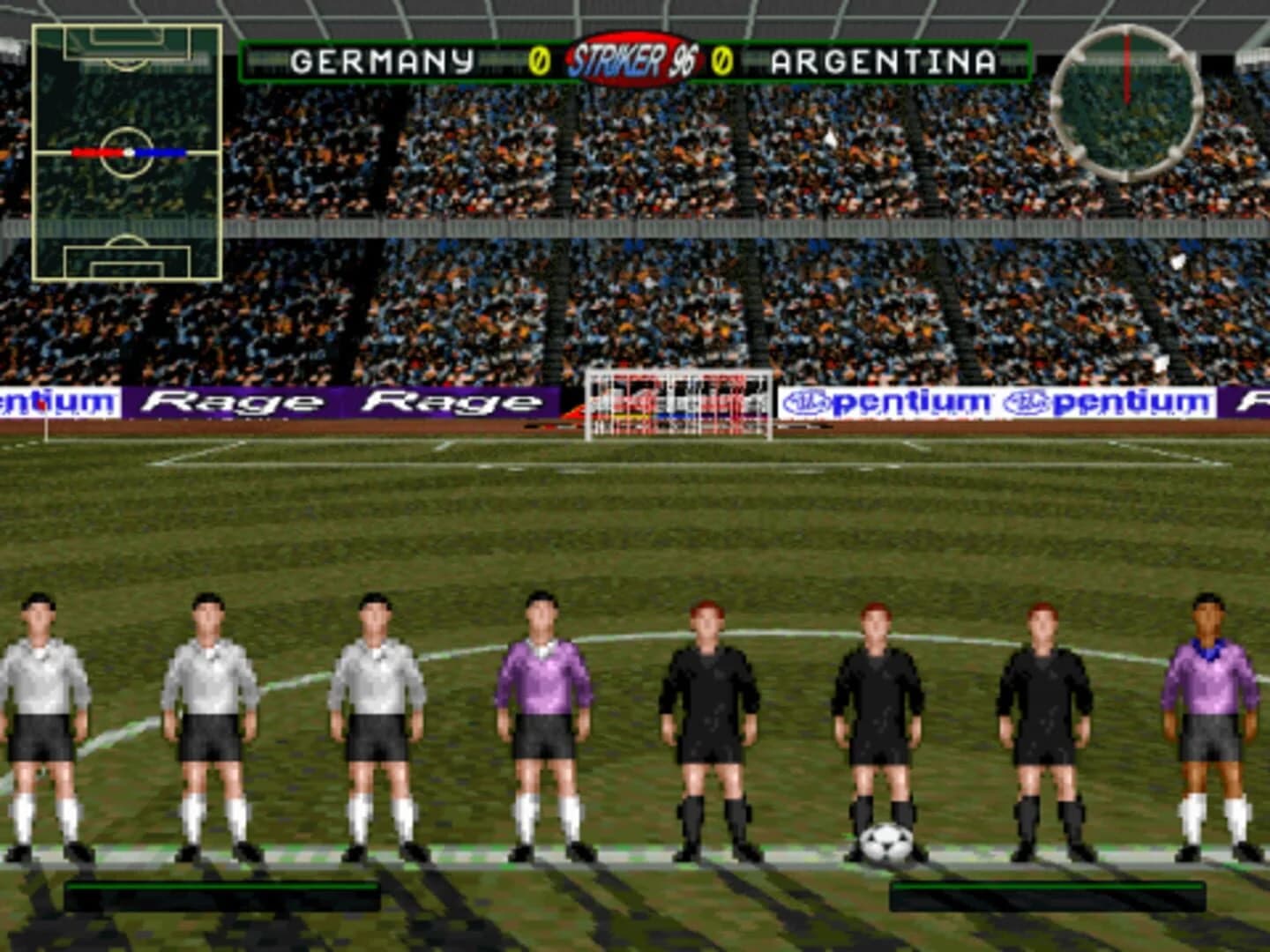Toggle the blue team bar on the minimap
The image size is (1270, 952).
point(159,152)
